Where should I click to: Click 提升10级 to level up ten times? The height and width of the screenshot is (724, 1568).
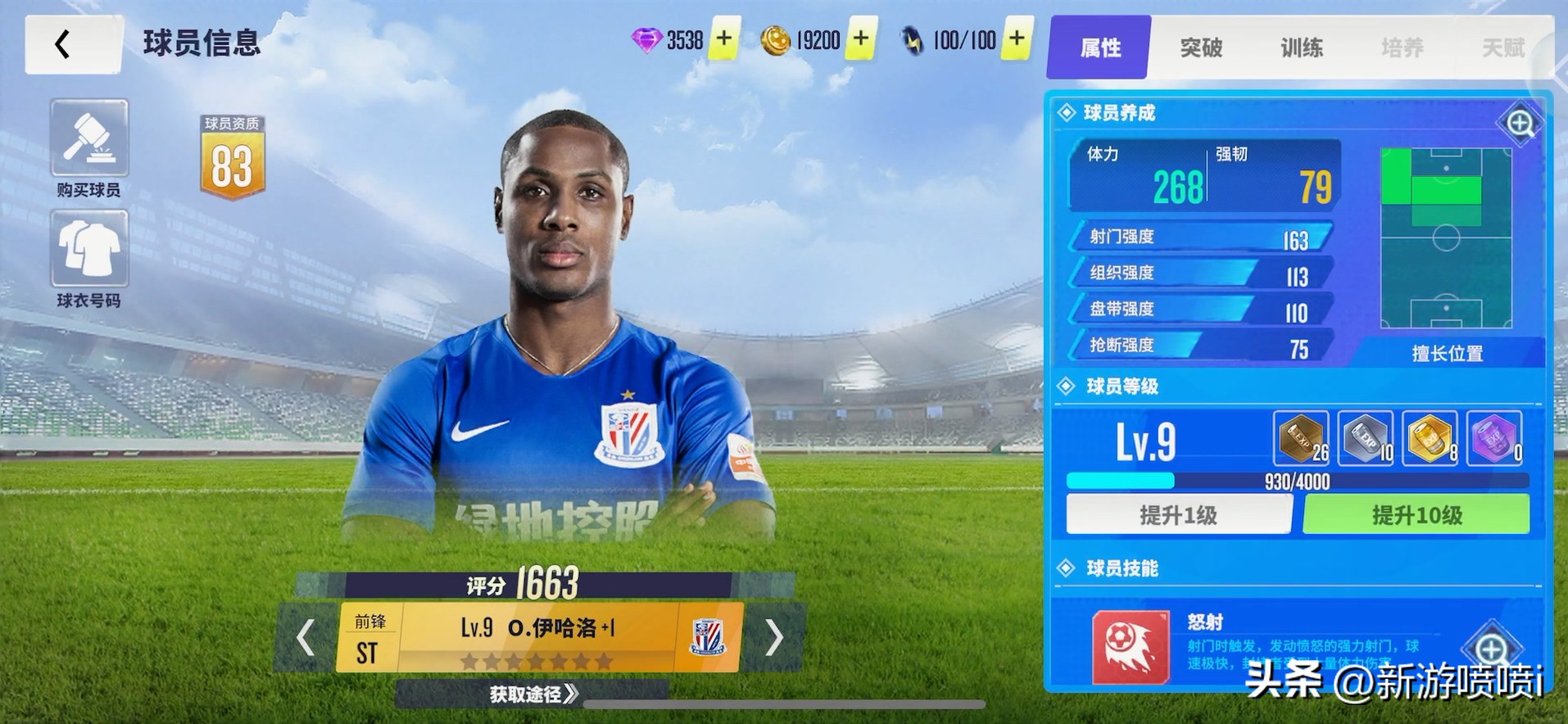coord(1416,515)
